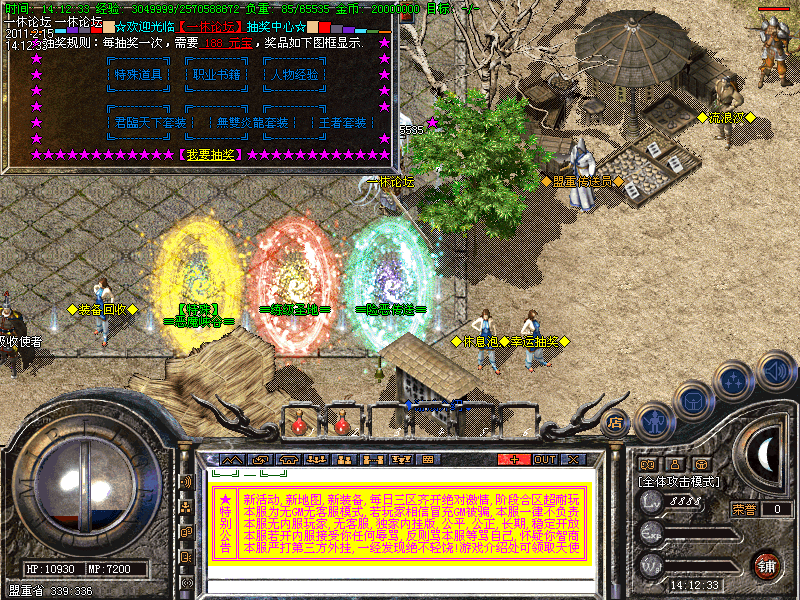The height and width of the screenshot is (600, 800).
Task: Choose the 無雙炎龍套装 set option
Action: tap(253, 122)
